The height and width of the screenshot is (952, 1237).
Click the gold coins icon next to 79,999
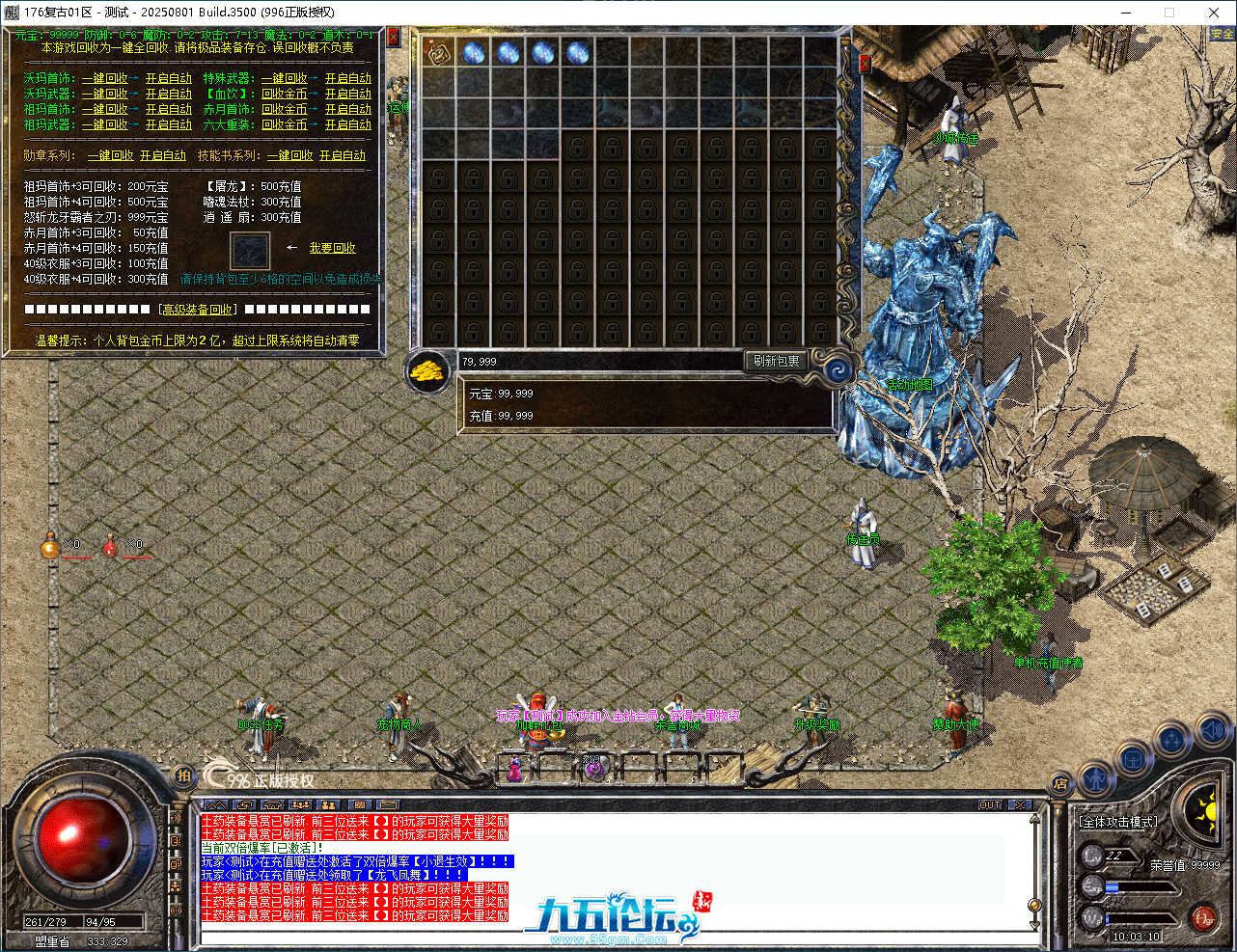click(427, 371)
